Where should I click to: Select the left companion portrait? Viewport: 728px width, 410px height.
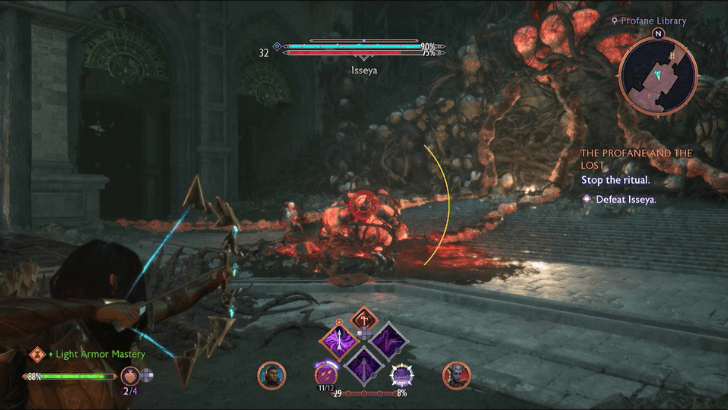click(271, 375)
